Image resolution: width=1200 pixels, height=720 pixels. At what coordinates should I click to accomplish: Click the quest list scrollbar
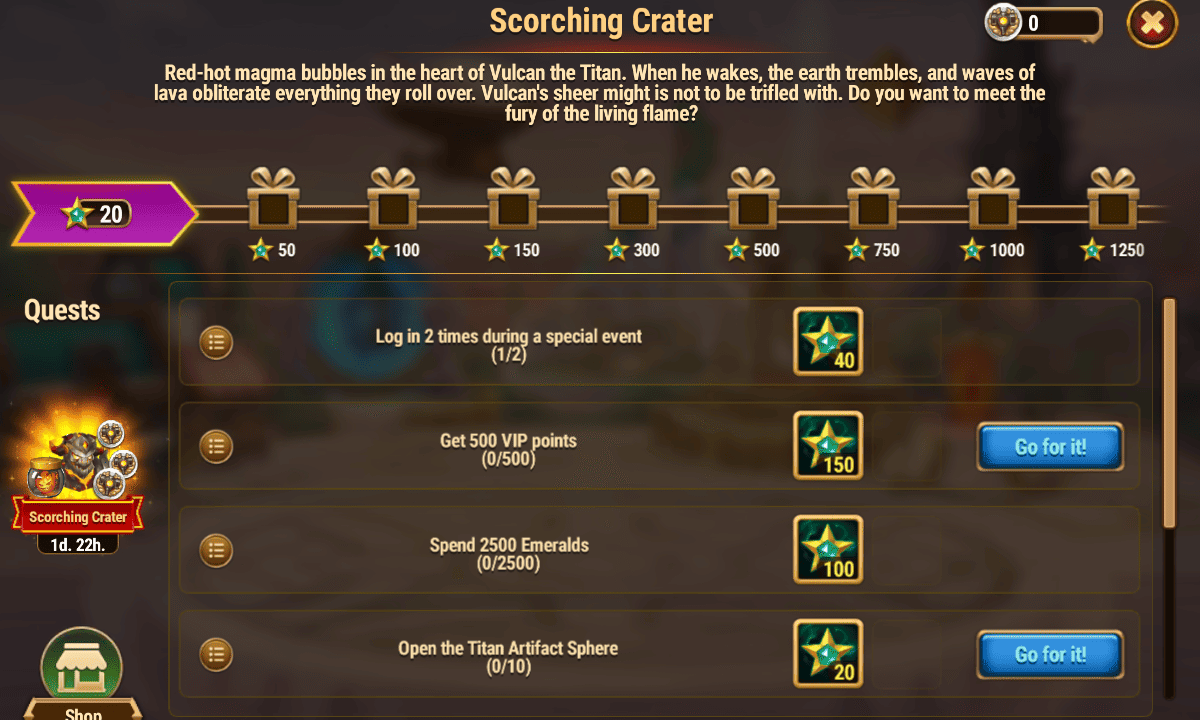(1168, 412)
